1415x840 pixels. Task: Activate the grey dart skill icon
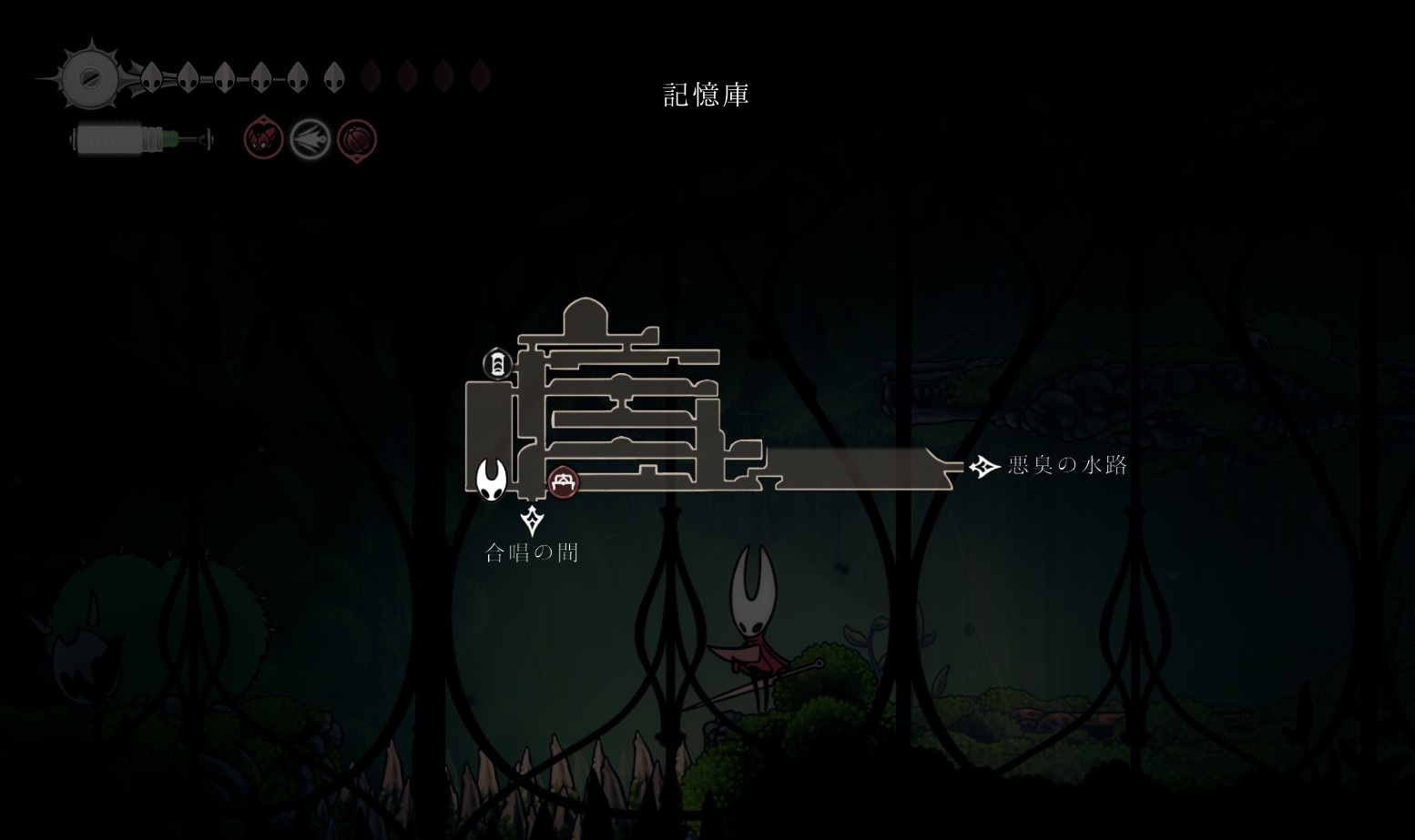point(310,140)
